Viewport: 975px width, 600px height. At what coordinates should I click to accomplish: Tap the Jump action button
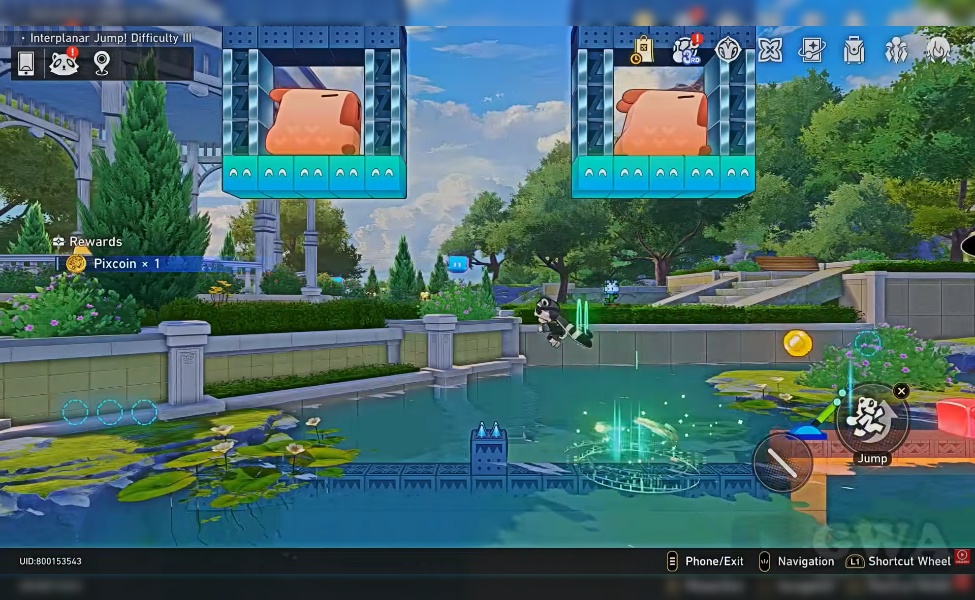point(871,421)
